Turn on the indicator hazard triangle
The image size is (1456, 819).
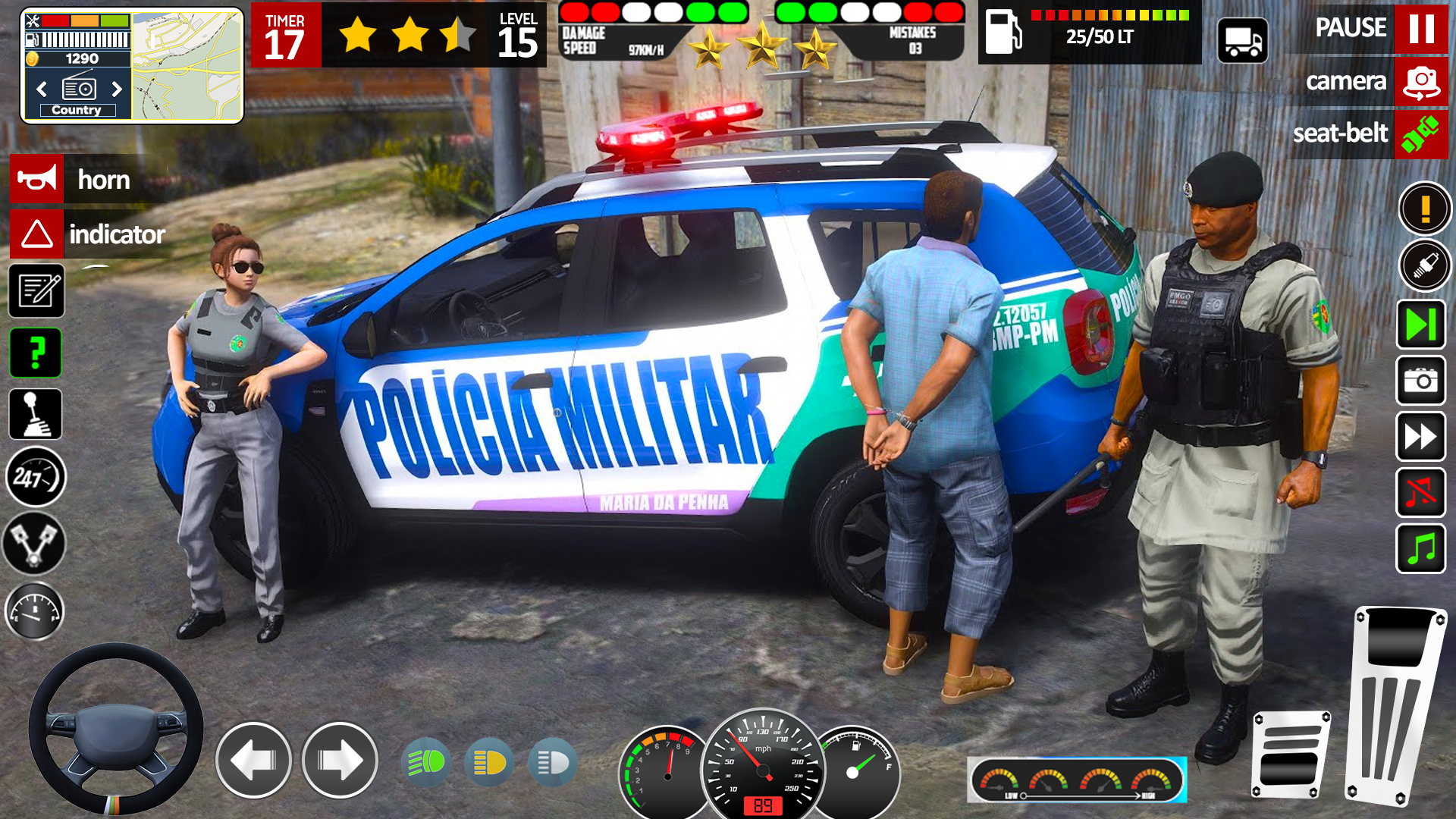tap(37, 234)
